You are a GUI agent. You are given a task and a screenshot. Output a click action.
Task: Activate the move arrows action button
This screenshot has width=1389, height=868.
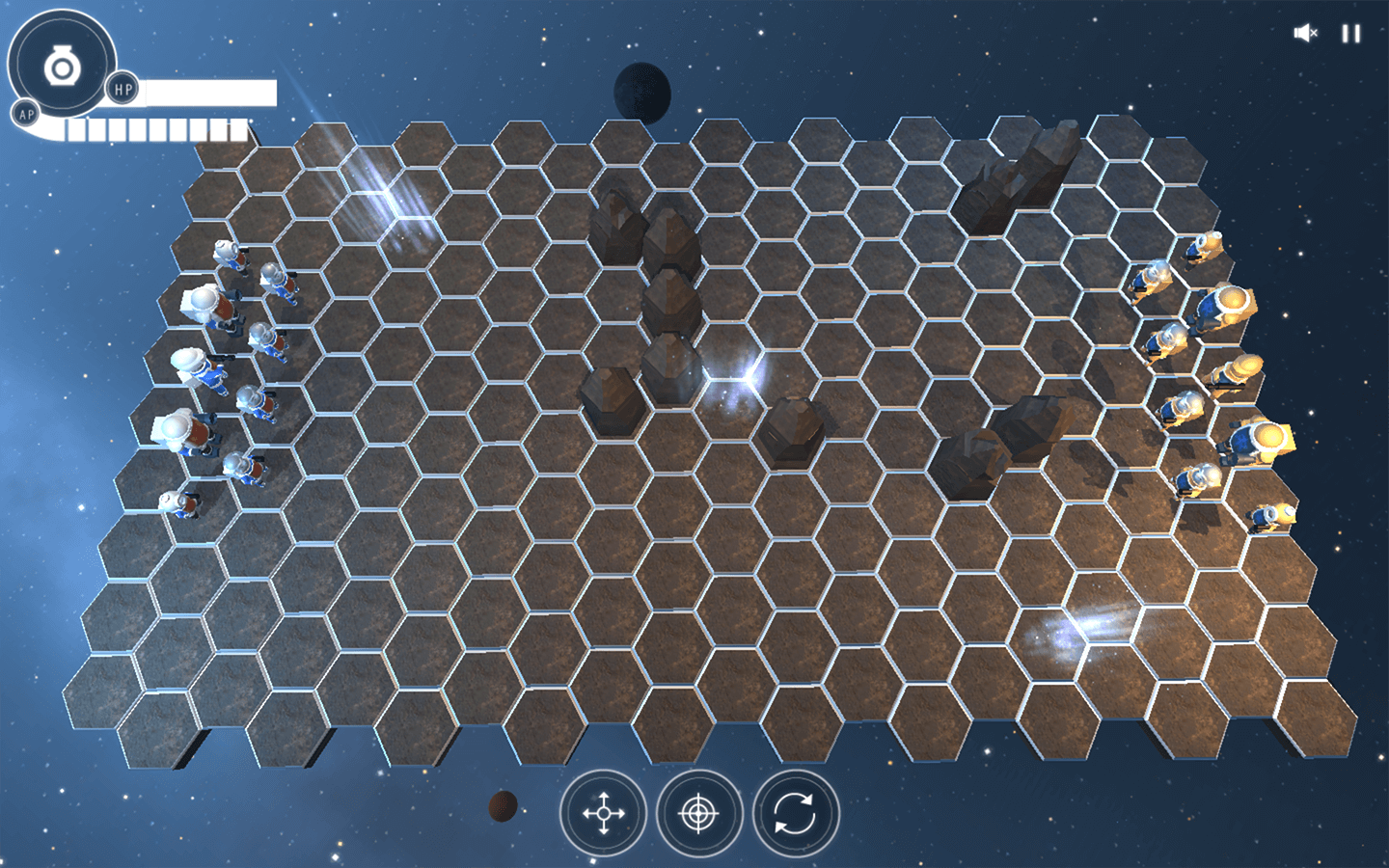tap(604, 813)
